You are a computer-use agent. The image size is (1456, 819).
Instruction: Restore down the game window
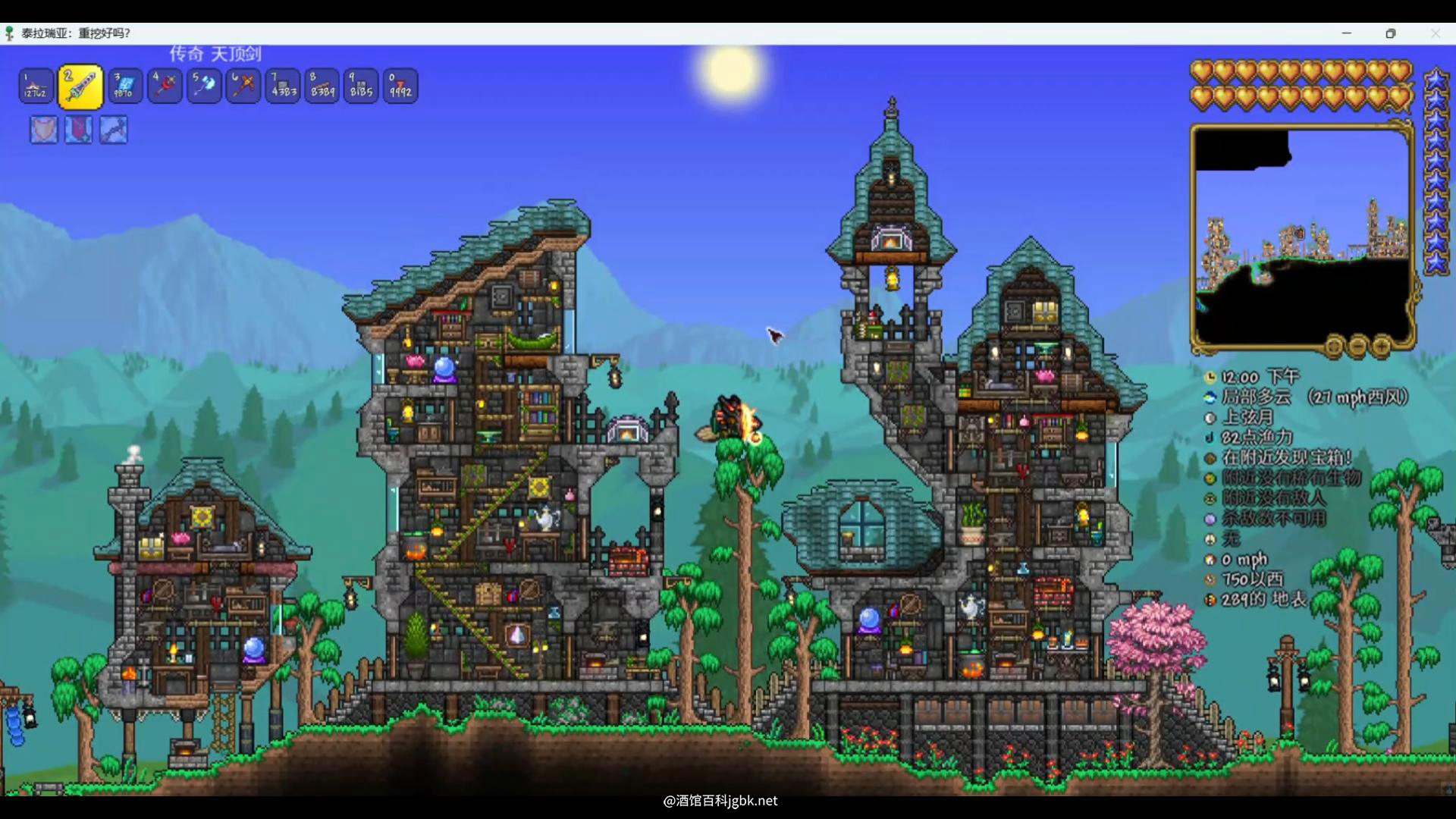point(1391,33)
